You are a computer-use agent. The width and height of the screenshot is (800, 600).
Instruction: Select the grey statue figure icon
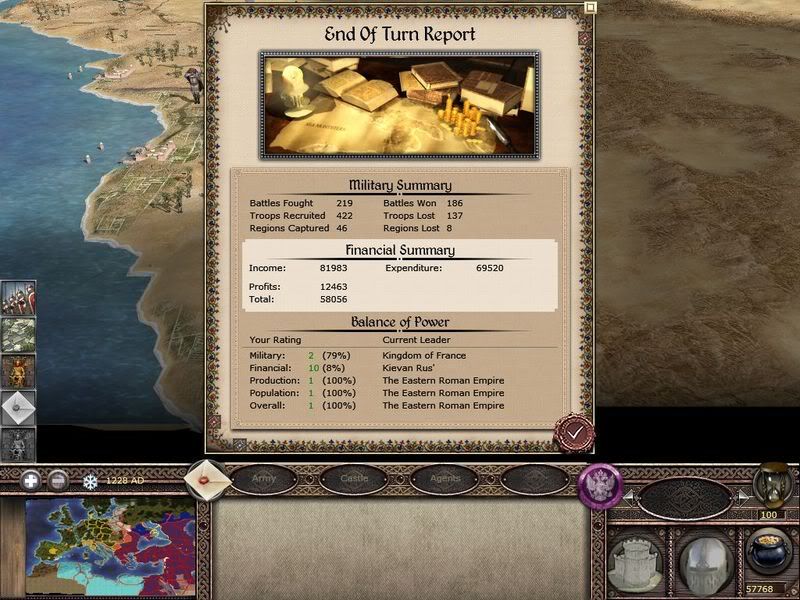pyautogui.click(x=18, y=444)
